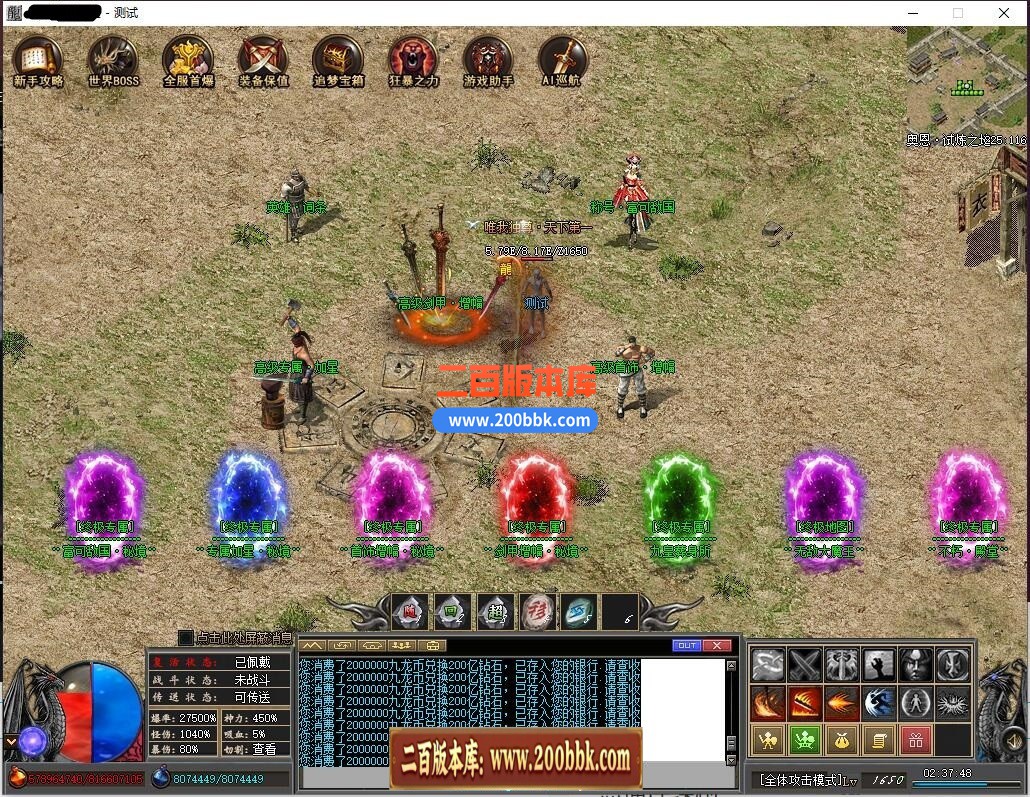Click the blue OUT button
This screenshot has height=797, width=1030.
pos(686,645)
